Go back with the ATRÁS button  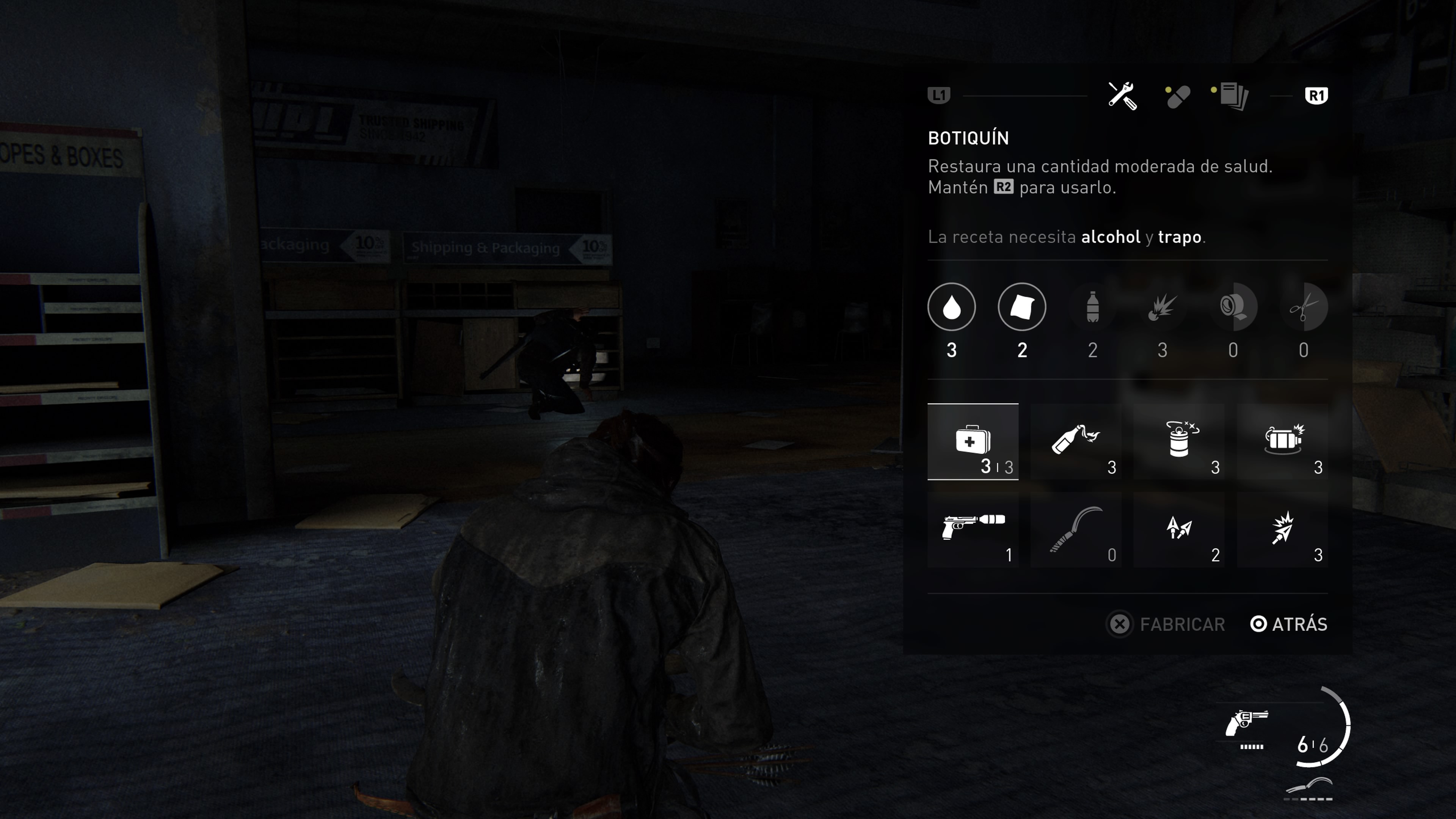tap(1289, 624)
